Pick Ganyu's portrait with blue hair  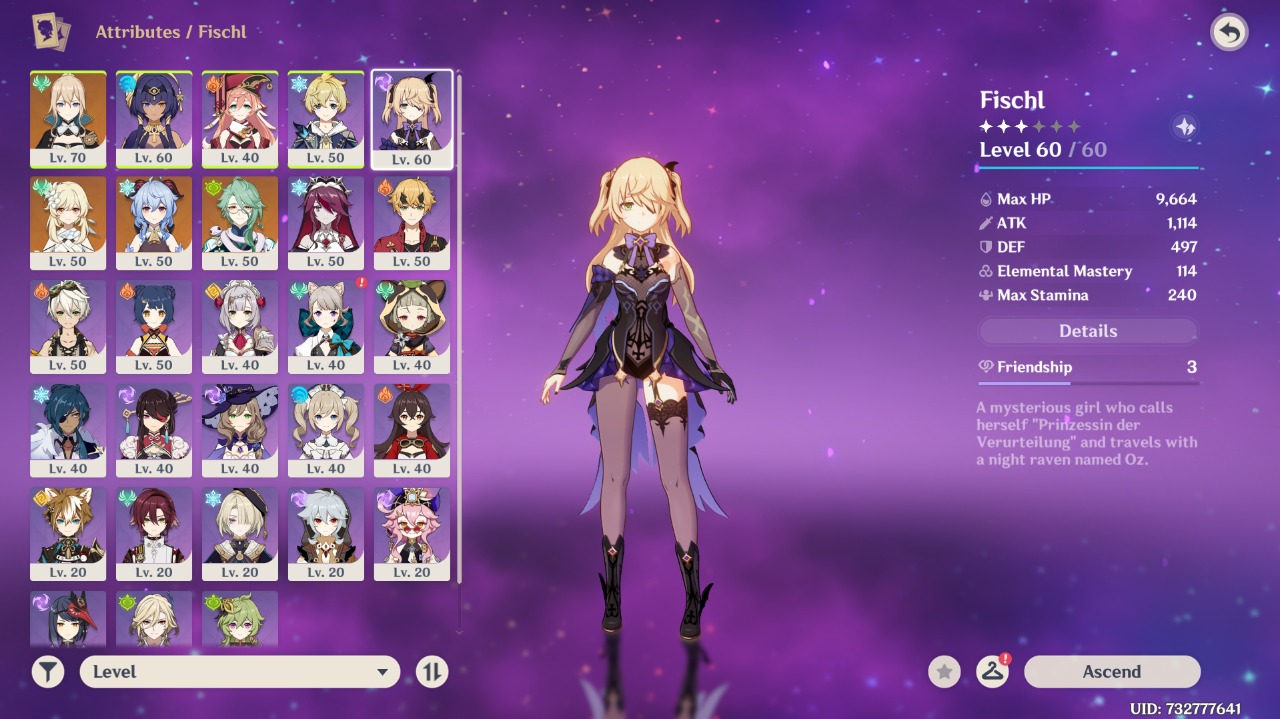tap(154, 223)
